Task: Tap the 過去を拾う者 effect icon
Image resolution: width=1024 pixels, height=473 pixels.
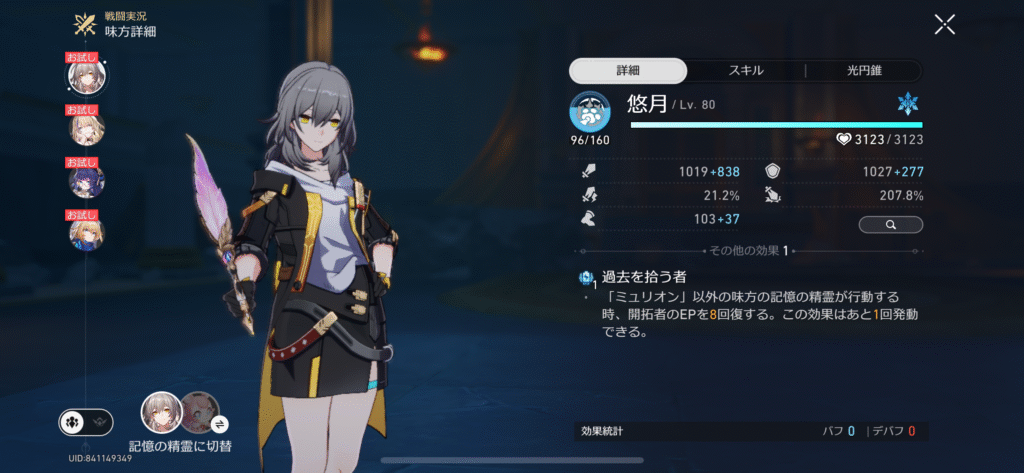Action: click(x=587, y=279)
